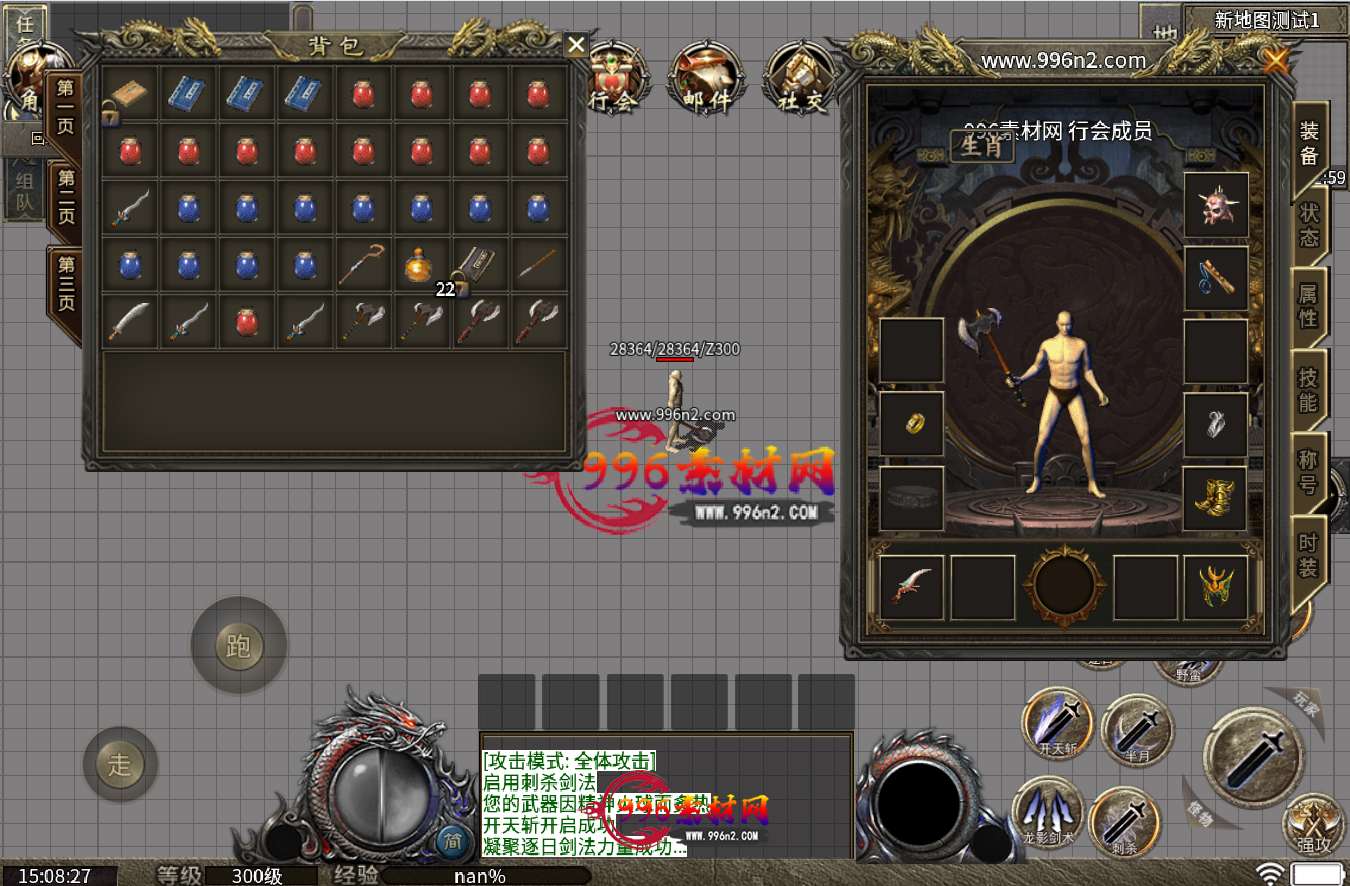Use the 龙影剑术 dragon shadow skill
Viewport: 1350px width, 886px height.
[1048, 812]
